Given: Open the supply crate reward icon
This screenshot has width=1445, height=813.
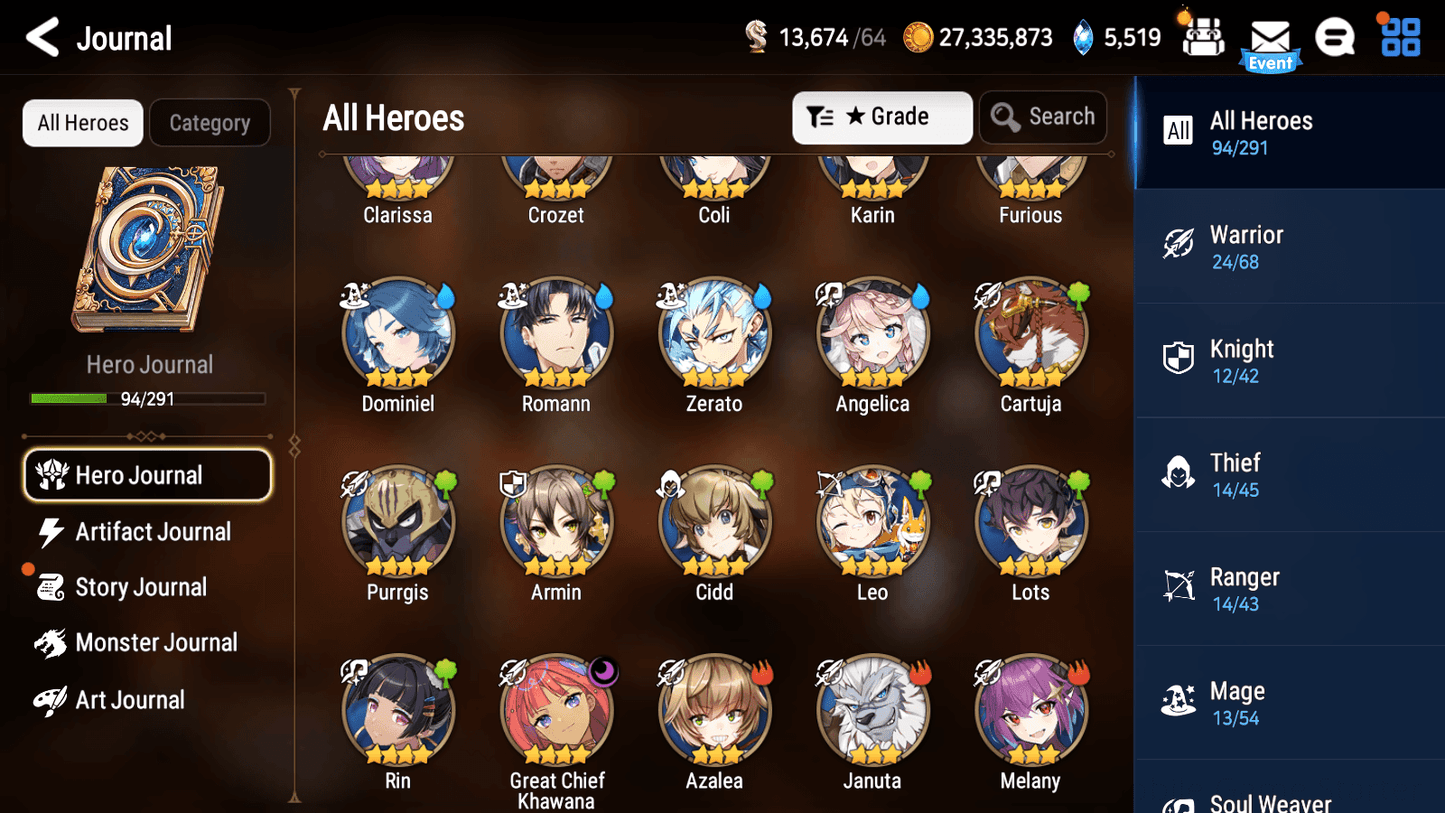Looking at the screenshot, I should [x=1201, y=37].
